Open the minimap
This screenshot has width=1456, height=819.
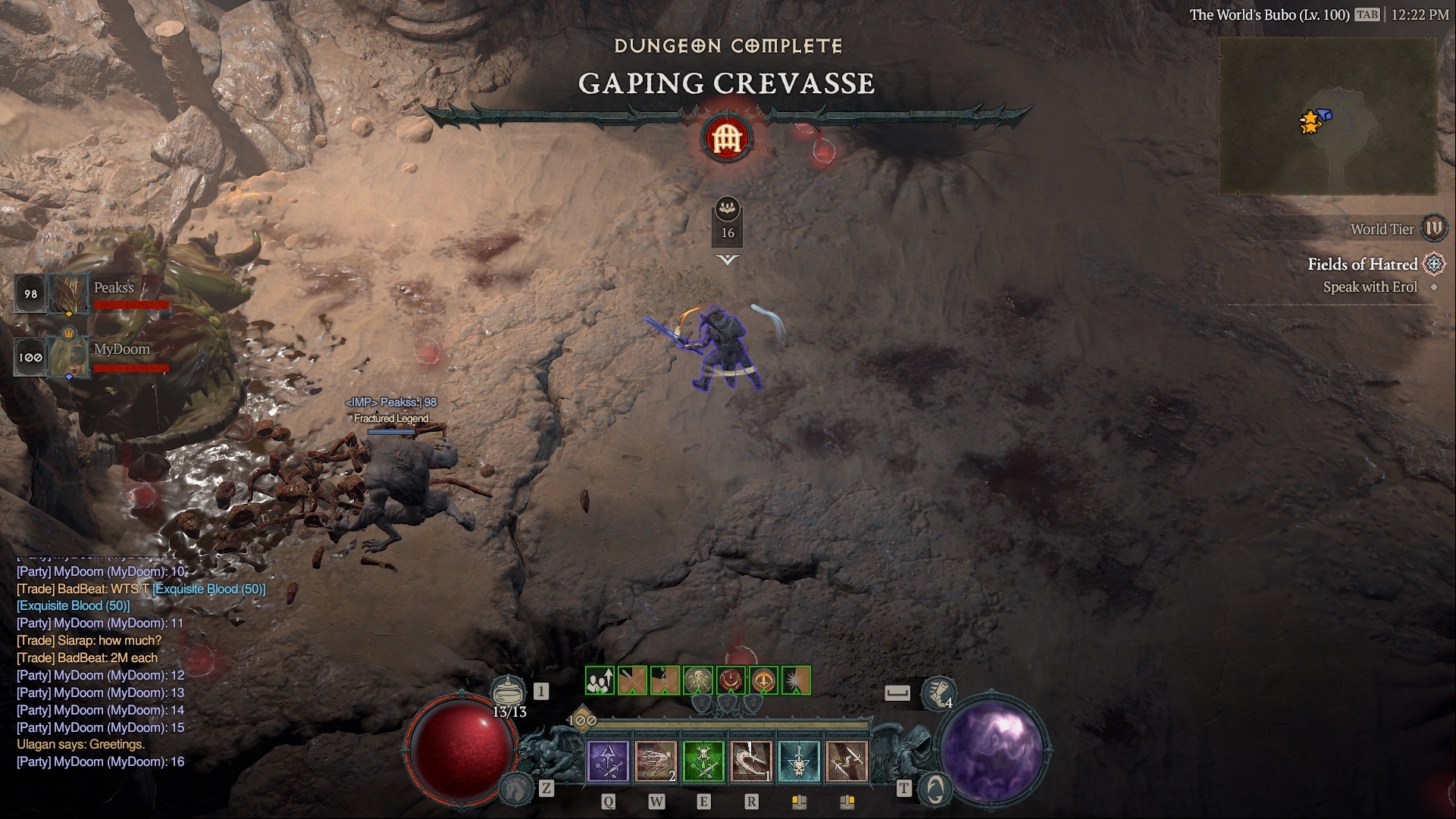1327,117
